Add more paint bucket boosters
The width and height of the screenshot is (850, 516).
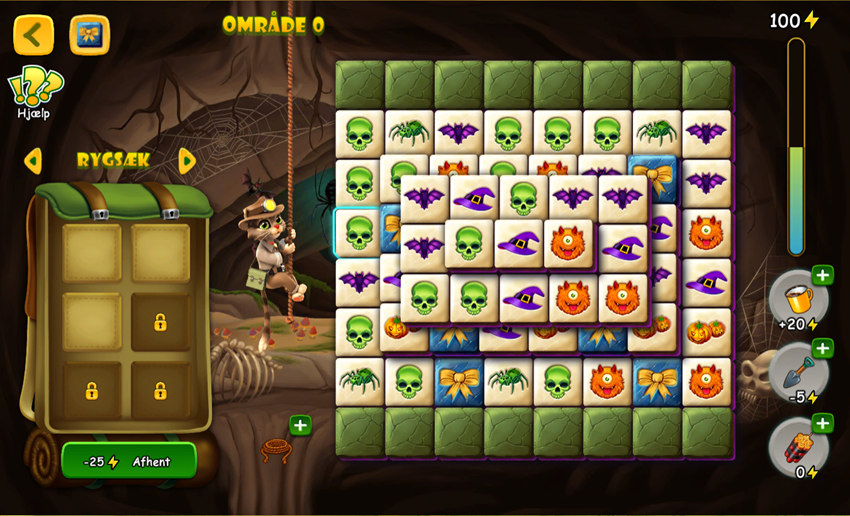(822, 275)
